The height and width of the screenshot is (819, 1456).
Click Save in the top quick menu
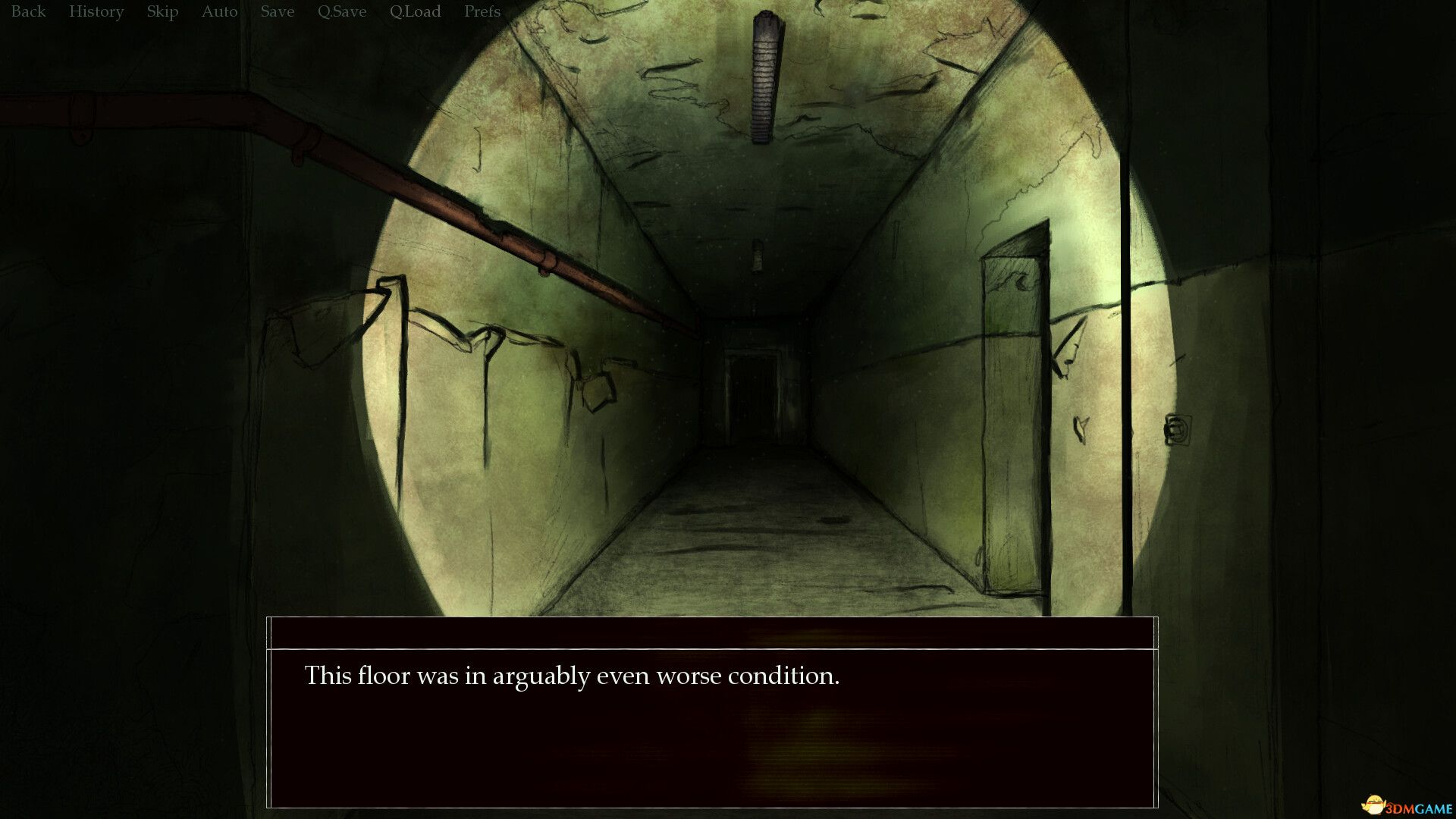(276, 11)
